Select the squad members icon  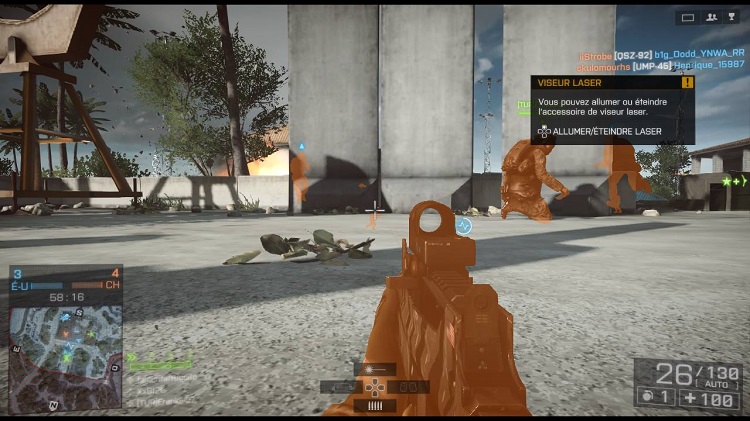click(712, 17)
